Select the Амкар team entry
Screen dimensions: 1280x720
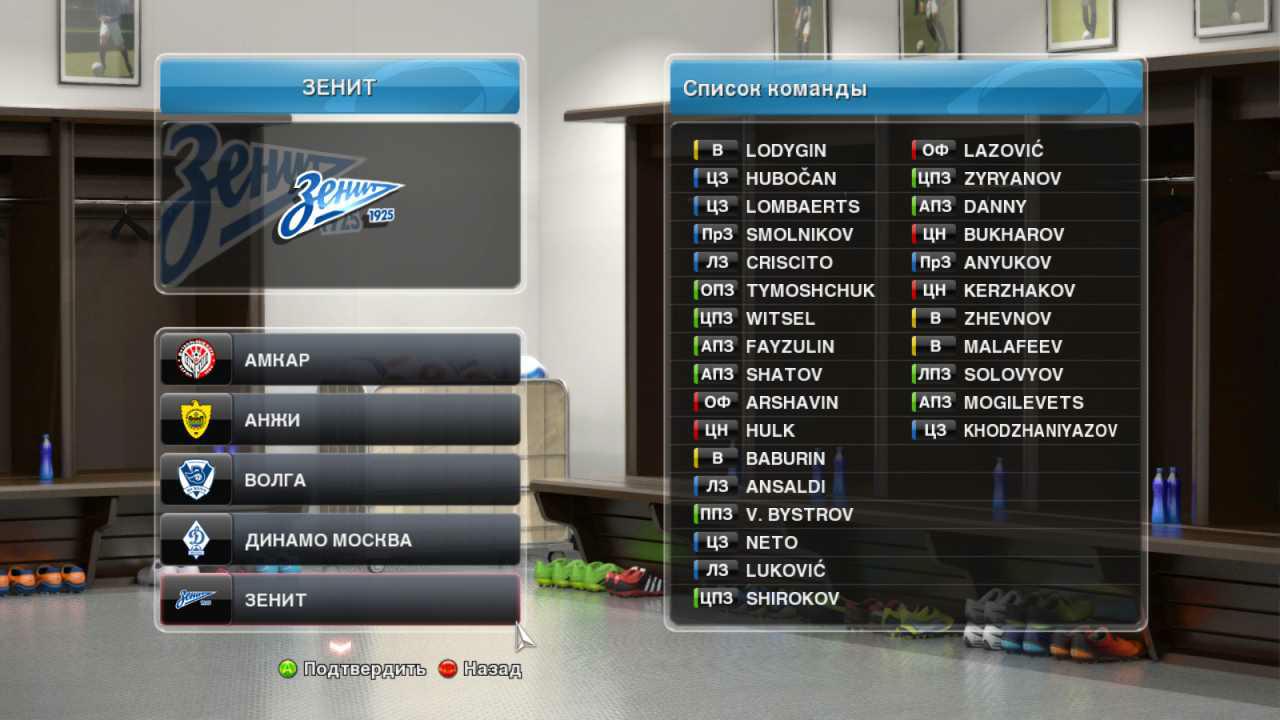point(340,359)
